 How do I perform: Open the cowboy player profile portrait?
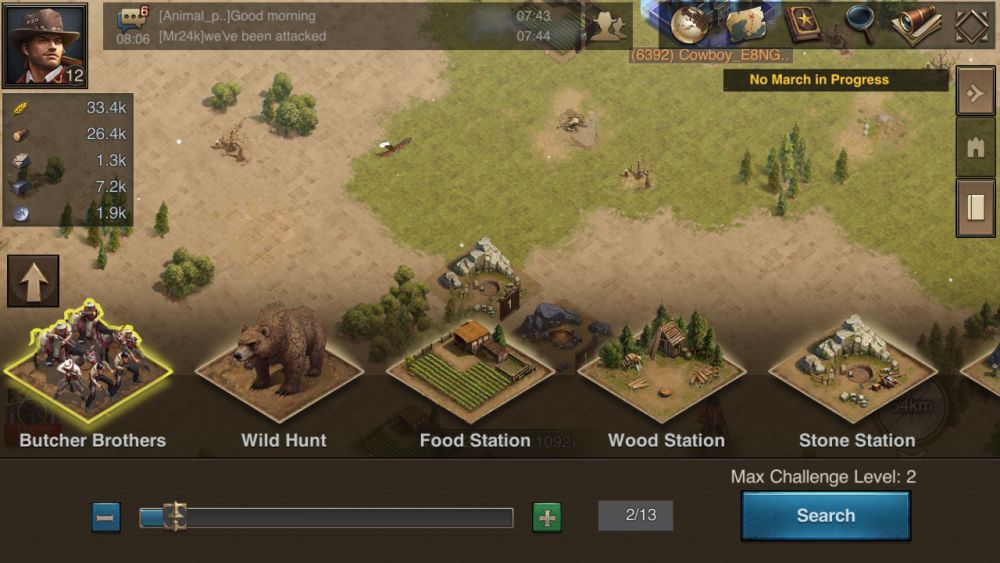(x=45, y=45)
